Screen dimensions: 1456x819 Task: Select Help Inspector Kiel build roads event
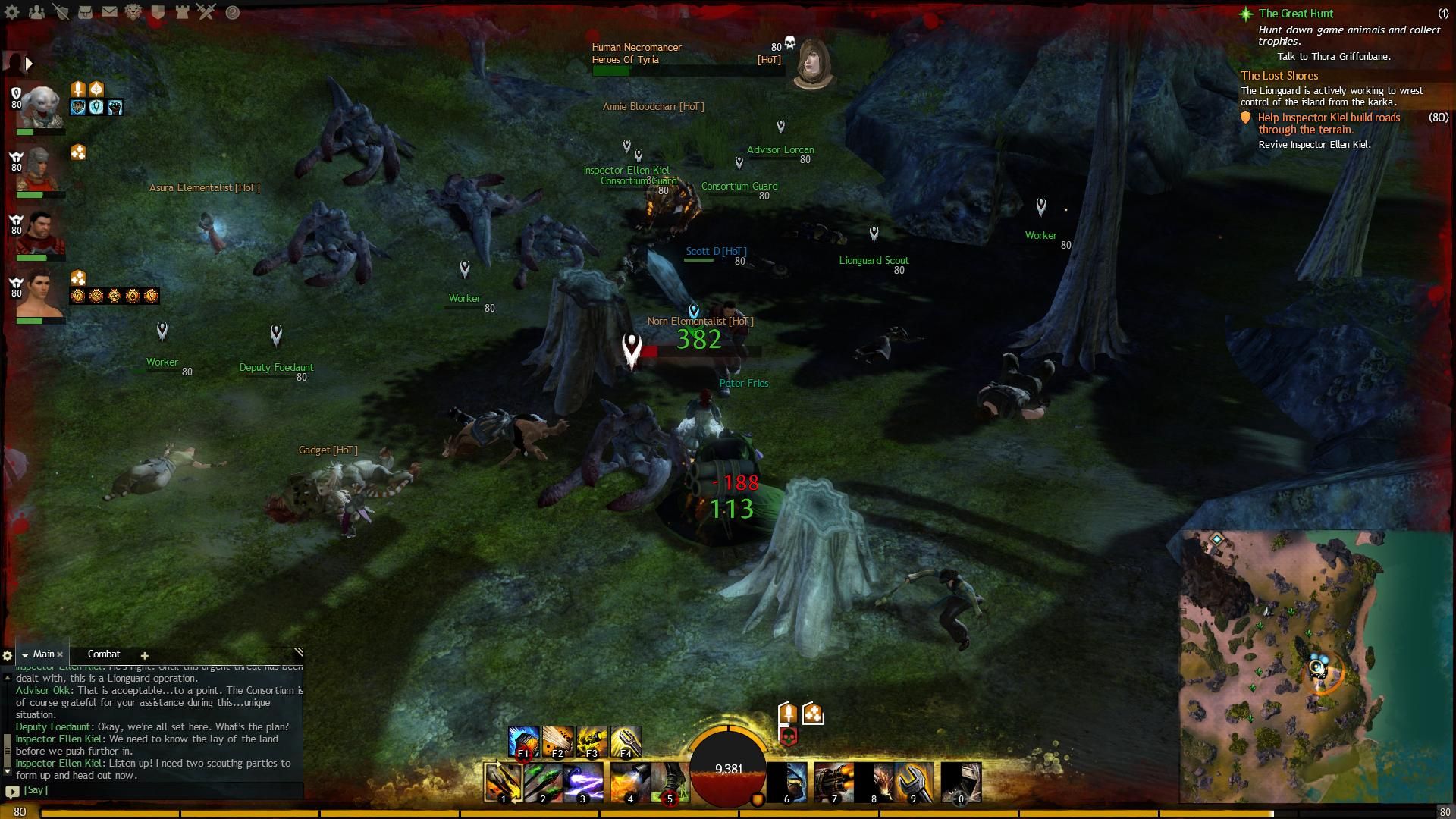click(1329, 123)
